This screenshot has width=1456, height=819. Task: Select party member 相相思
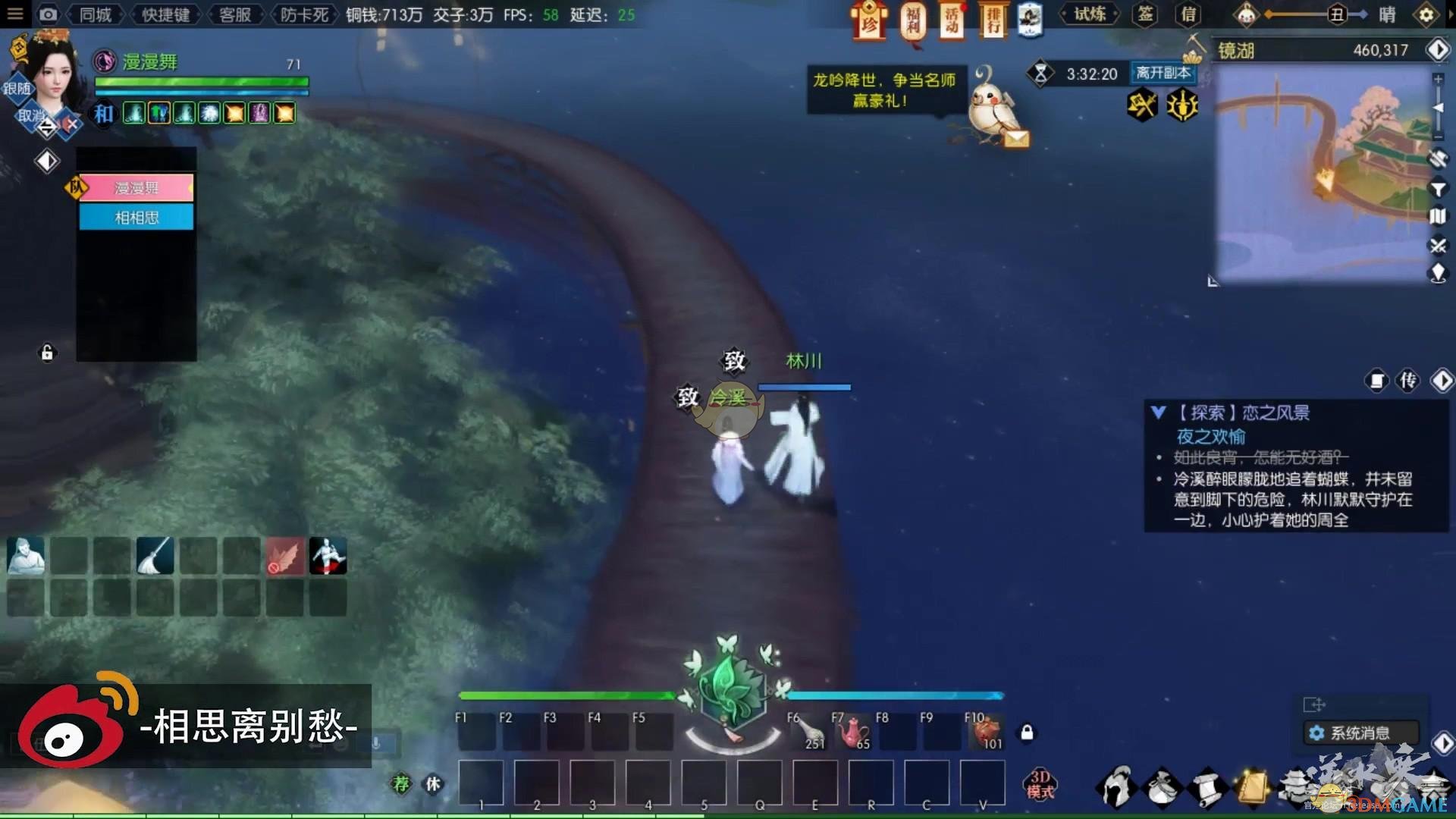click(136, 218)
